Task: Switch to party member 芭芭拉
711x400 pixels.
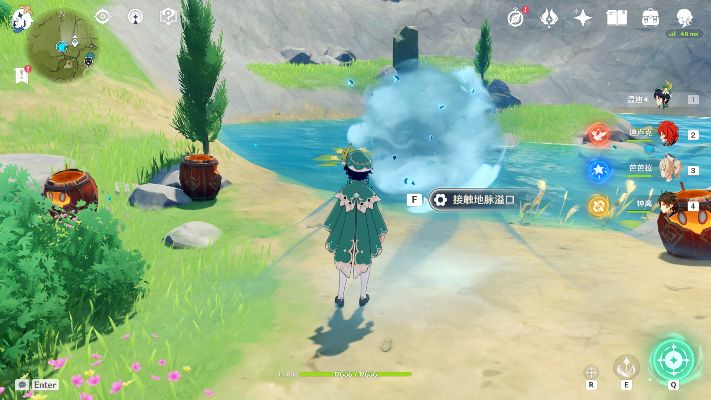Action: pos(665,169)
